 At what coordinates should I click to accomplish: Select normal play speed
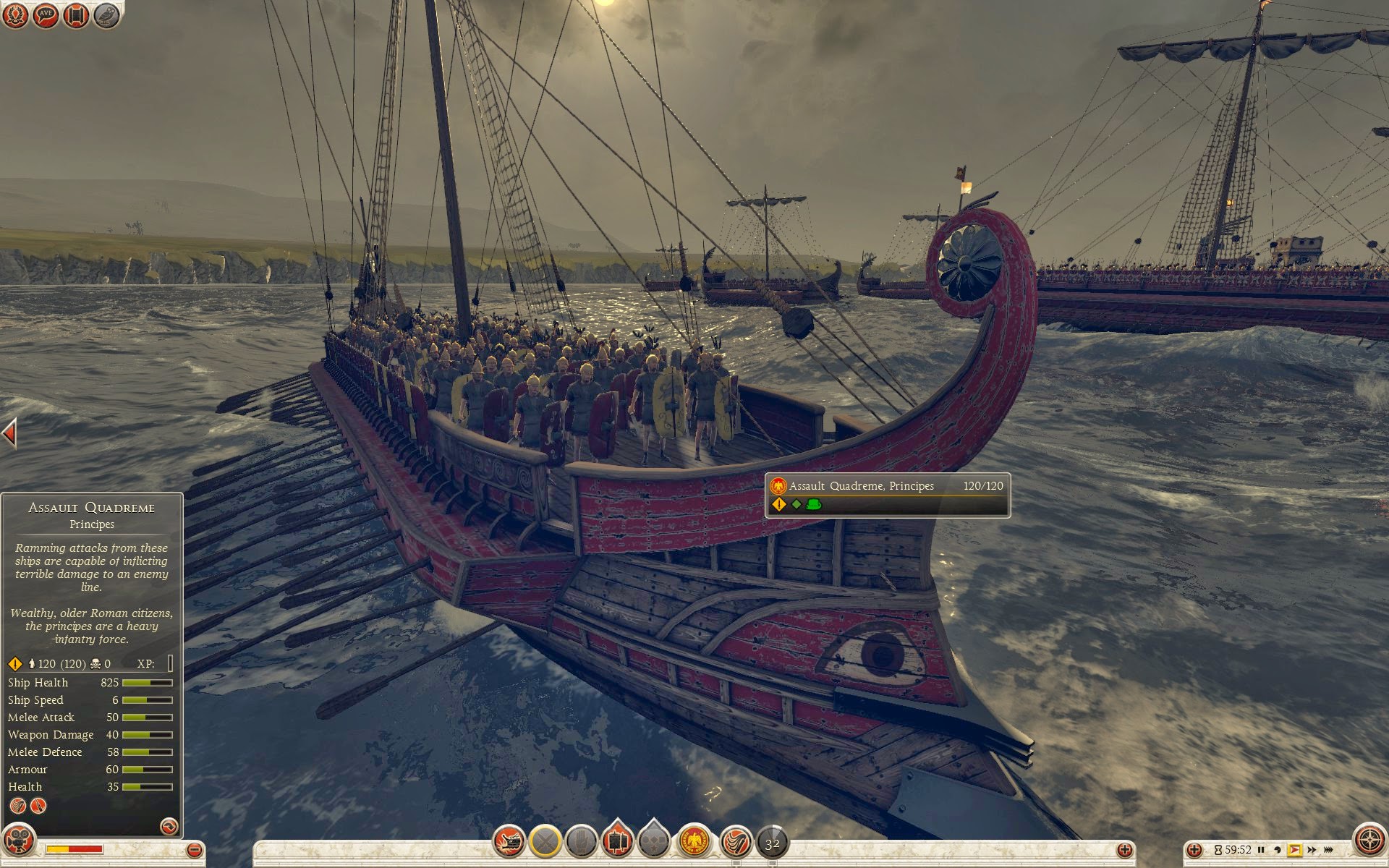click(x=1294, y=850)
